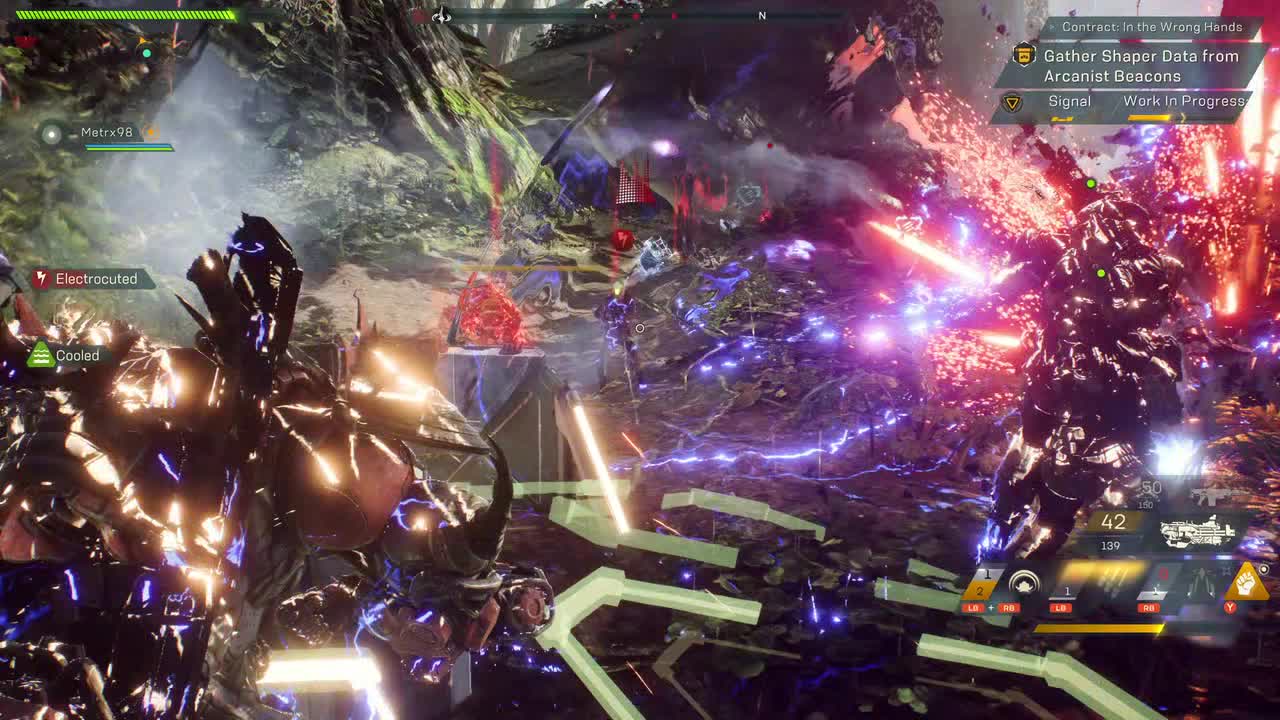Click the Signal shield emblem in the tracker
1280x720 pixels.
[x=1014, y=101]
